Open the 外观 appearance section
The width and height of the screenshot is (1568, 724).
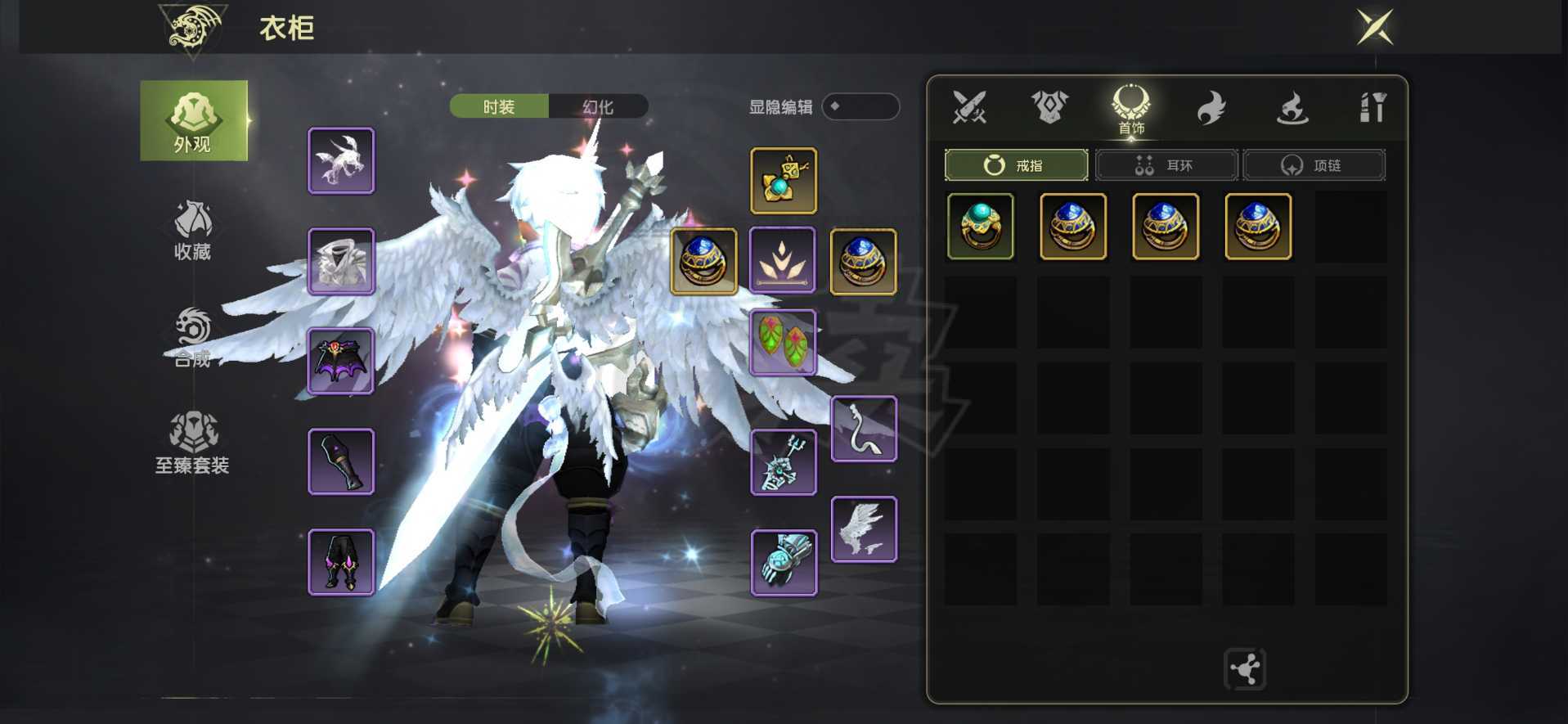pyautogui.click(x=194, y=121)
